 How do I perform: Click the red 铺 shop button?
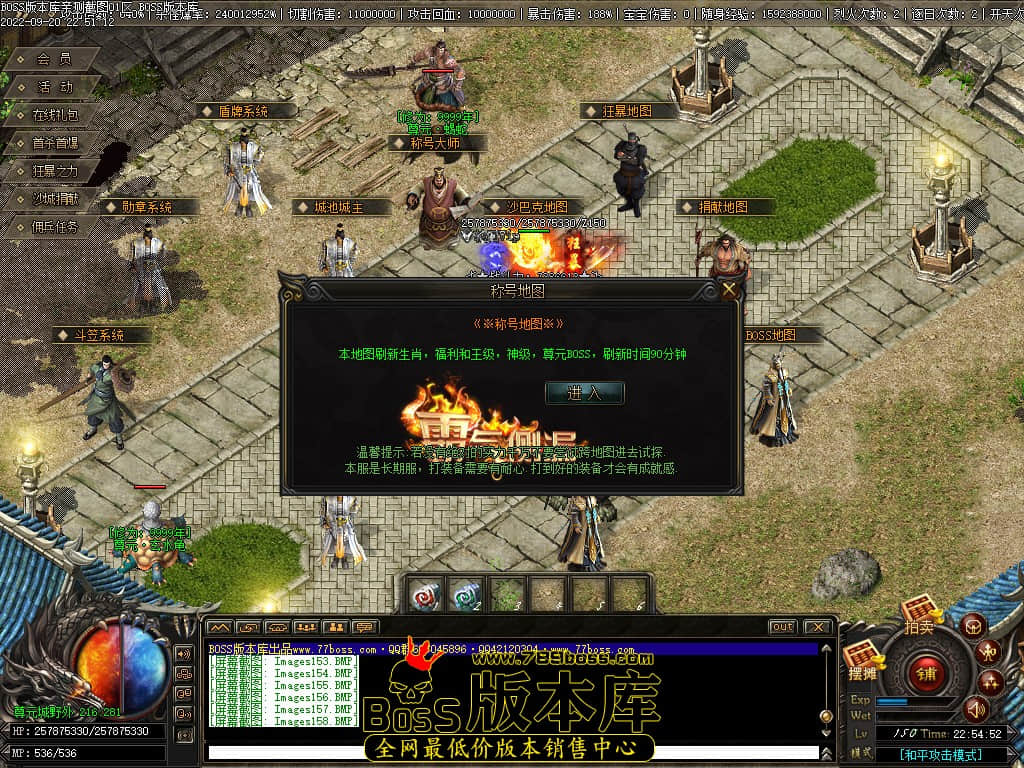click(x=926, y=671)
